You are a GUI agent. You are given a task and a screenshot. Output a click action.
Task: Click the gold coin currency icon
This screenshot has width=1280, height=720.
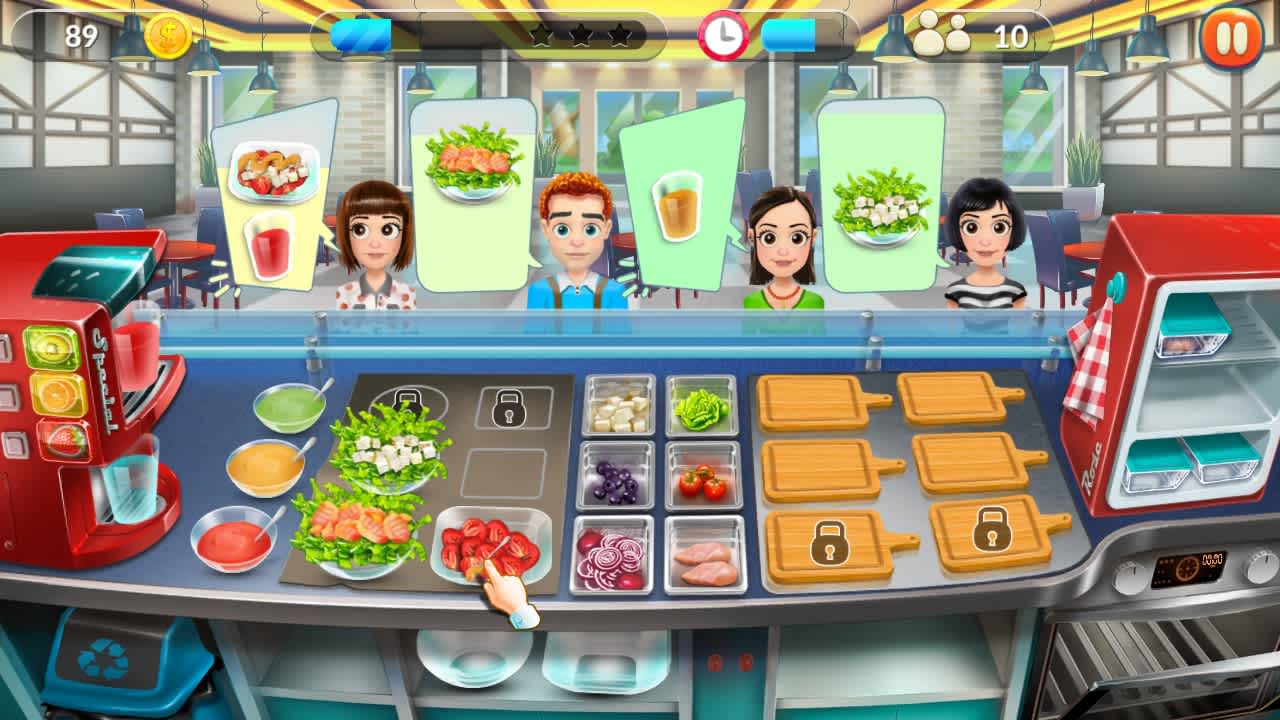click(x=166, y=34)
